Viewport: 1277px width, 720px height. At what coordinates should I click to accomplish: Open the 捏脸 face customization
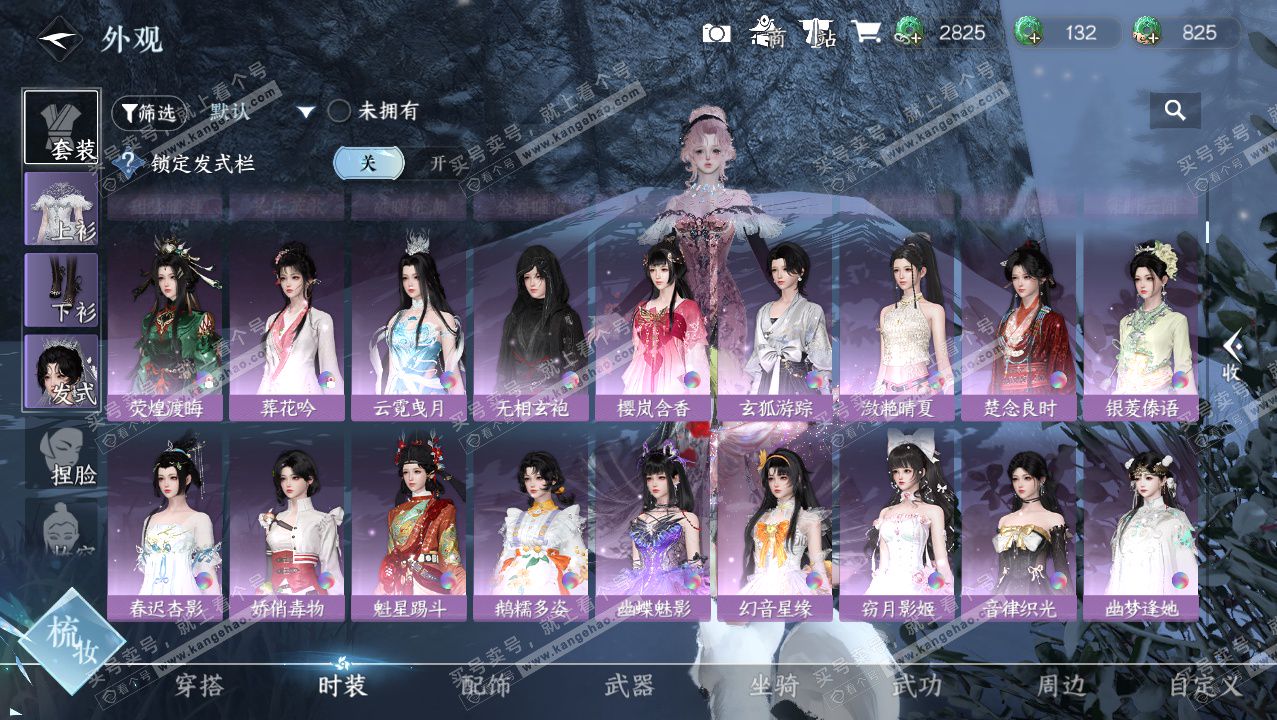pos(61,455)
